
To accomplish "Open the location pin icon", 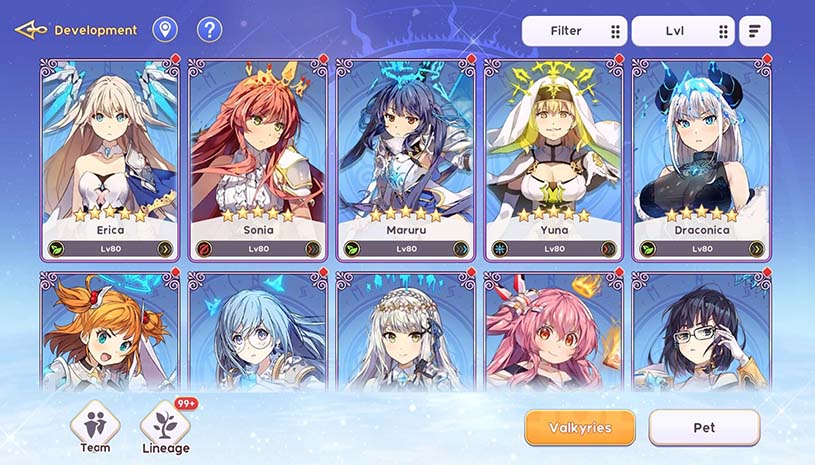I will [165, 30].
